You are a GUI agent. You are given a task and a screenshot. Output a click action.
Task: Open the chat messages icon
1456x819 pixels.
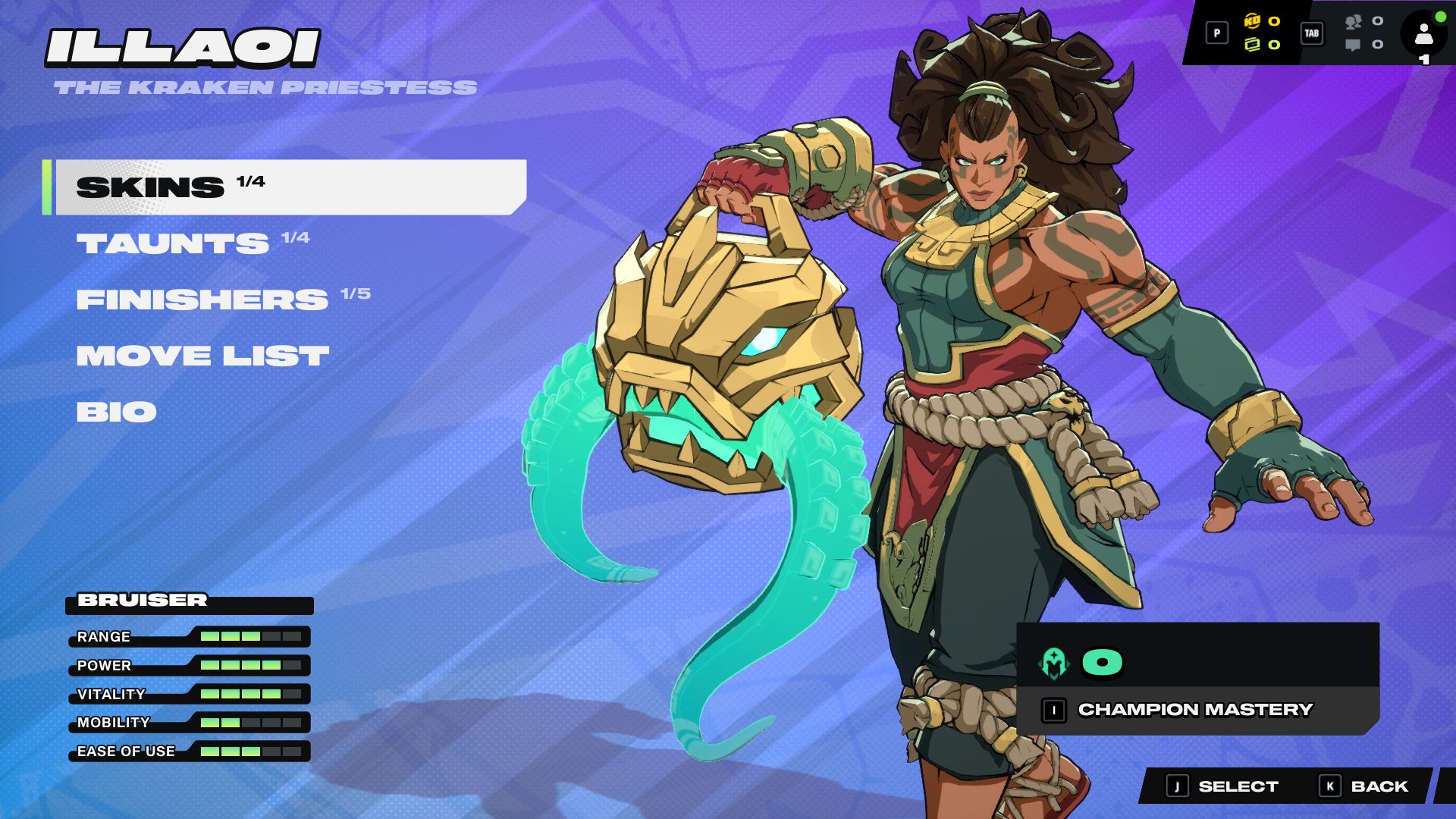[x=1353, y=45]
